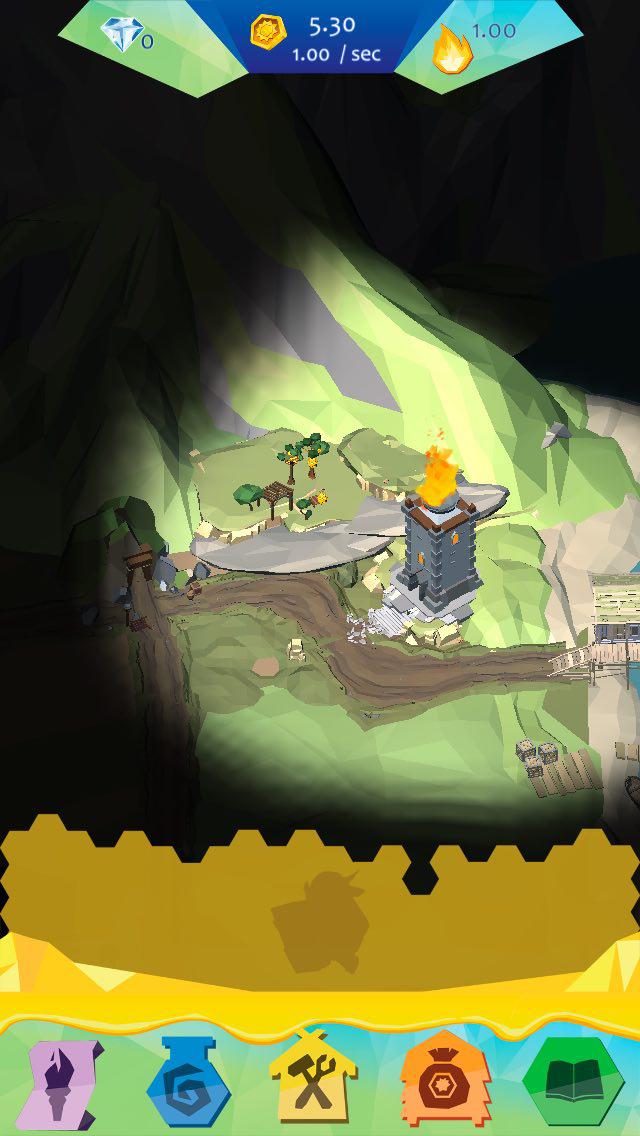
Task: Tap the flame resource icon
Action: pyautogui.click(x=451, y=48)
